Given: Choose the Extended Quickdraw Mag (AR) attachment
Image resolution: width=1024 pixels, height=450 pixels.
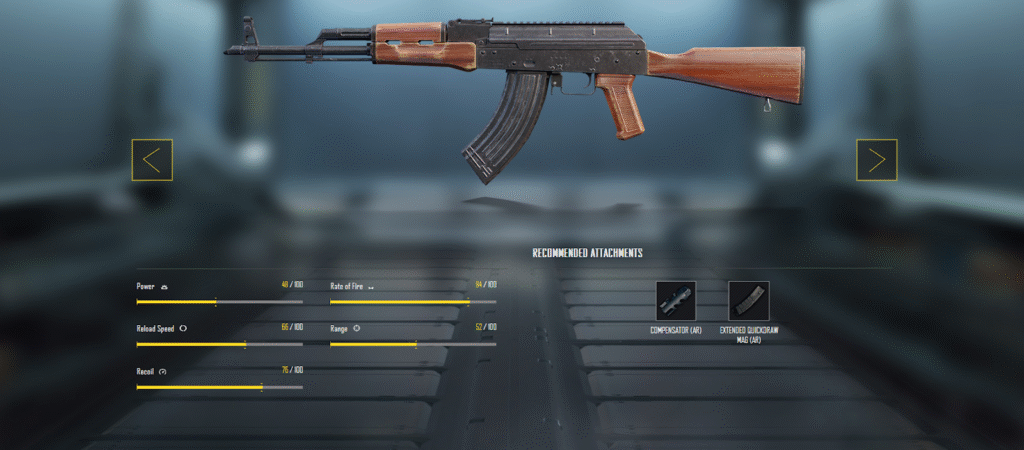Looking at the screenshot, I should 749,301.
